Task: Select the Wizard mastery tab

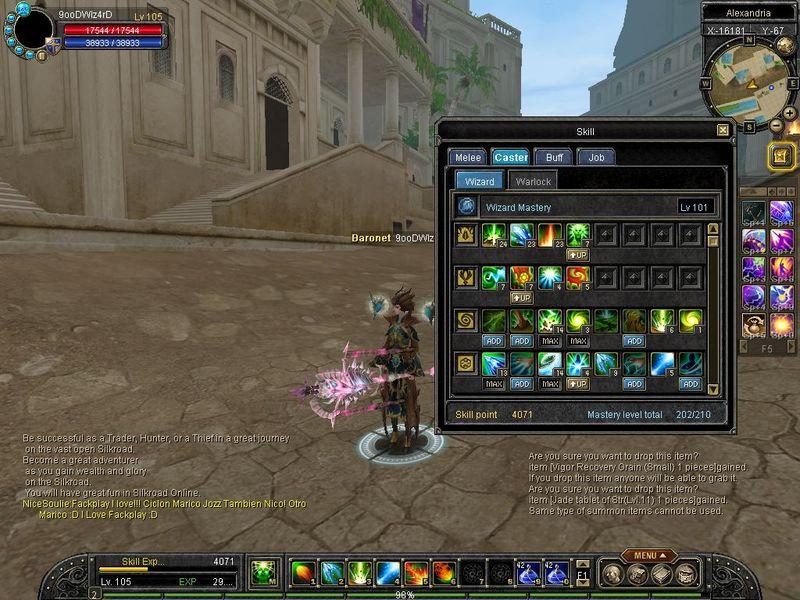Action: tap(479, 181)
